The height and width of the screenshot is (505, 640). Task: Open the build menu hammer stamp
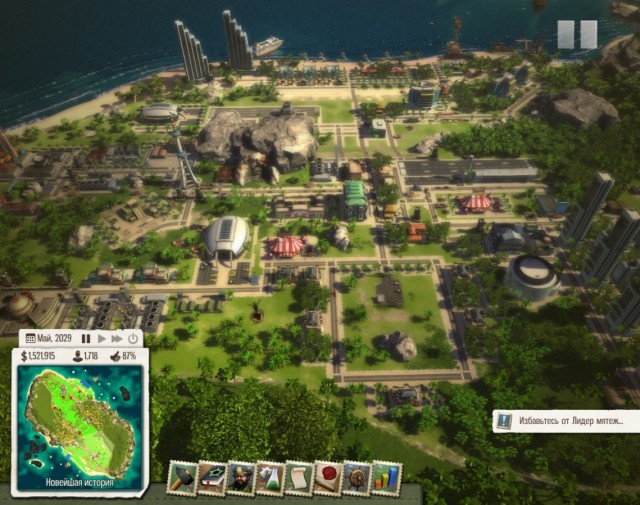(182, 477)
